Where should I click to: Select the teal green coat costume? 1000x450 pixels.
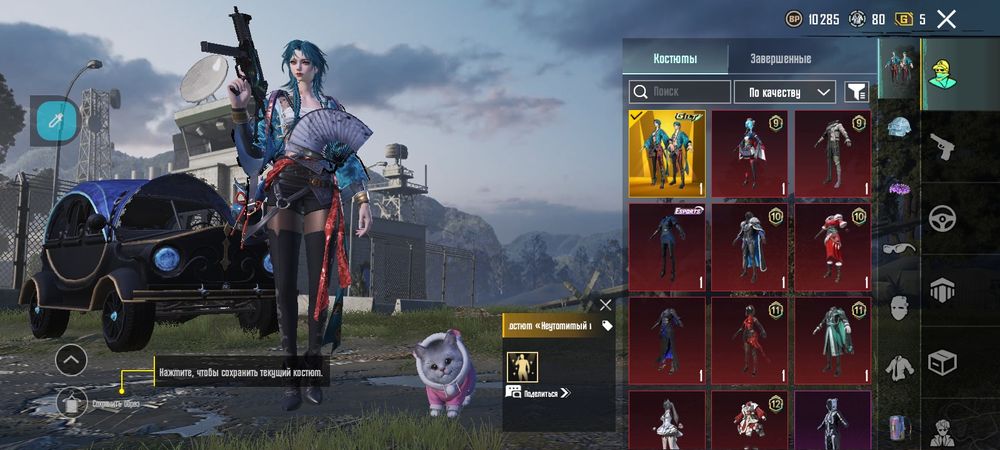(x=832, y=340)
